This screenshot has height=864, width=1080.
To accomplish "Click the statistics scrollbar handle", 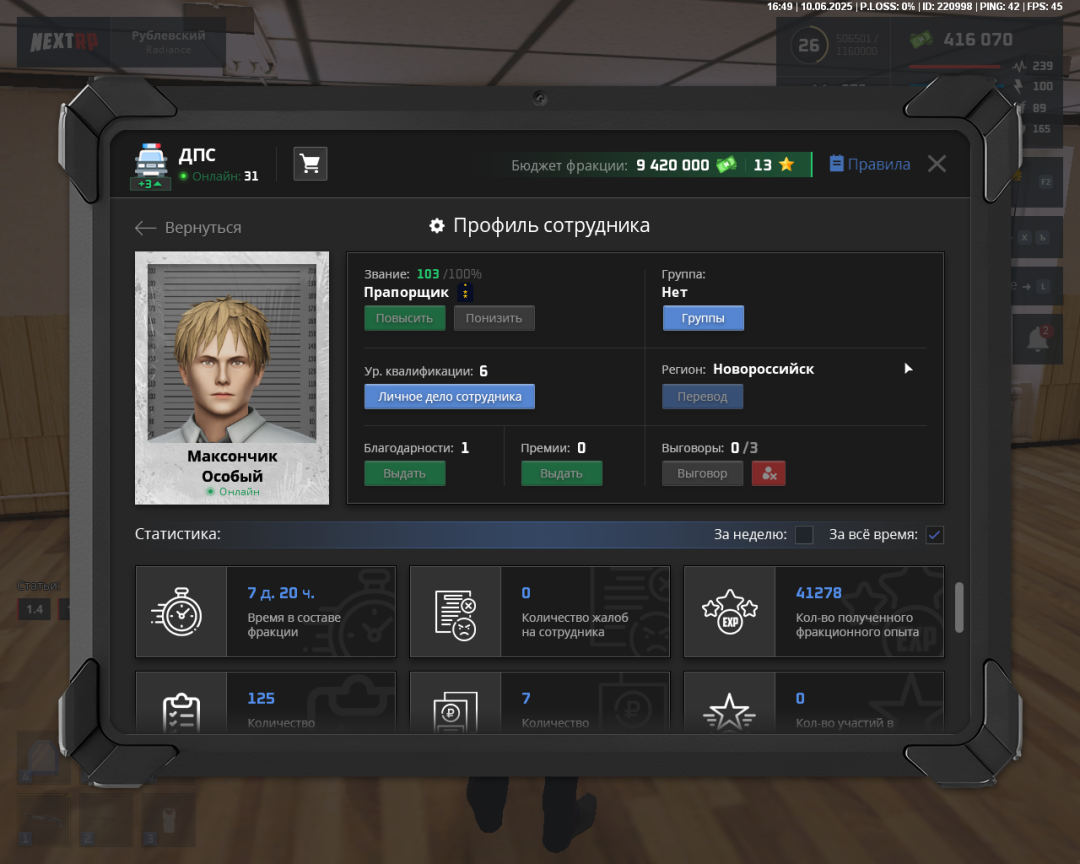I will (960, 607).
